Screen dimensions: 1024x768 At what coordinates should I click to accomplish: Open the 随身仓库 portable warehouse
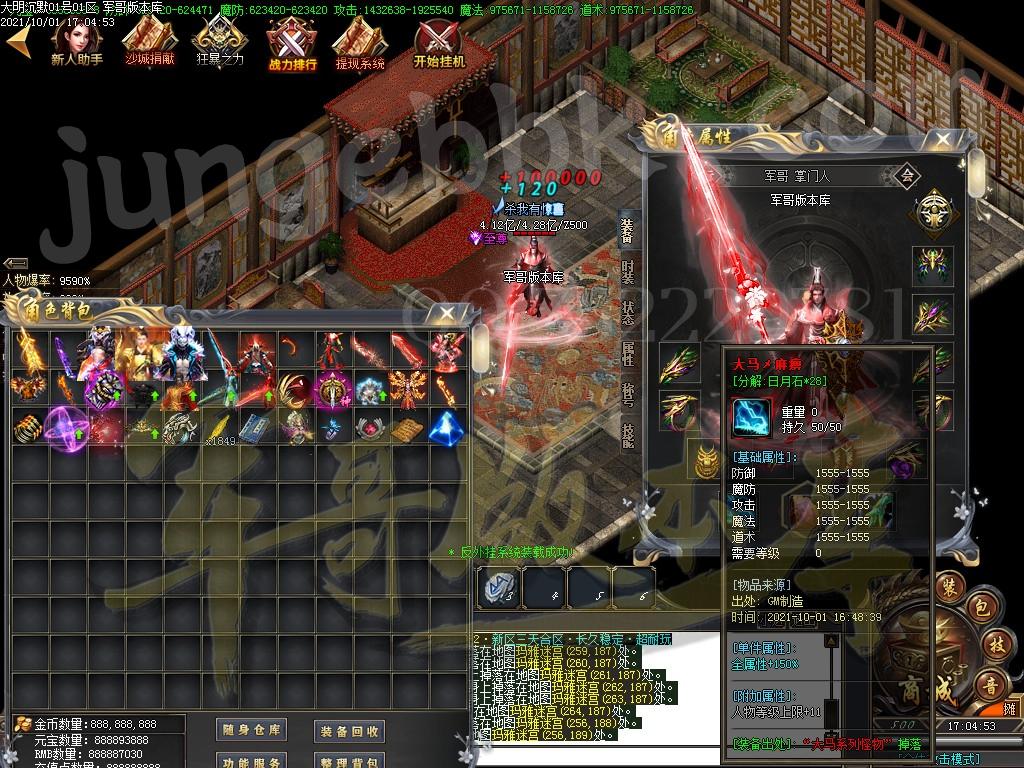point(251,731)
